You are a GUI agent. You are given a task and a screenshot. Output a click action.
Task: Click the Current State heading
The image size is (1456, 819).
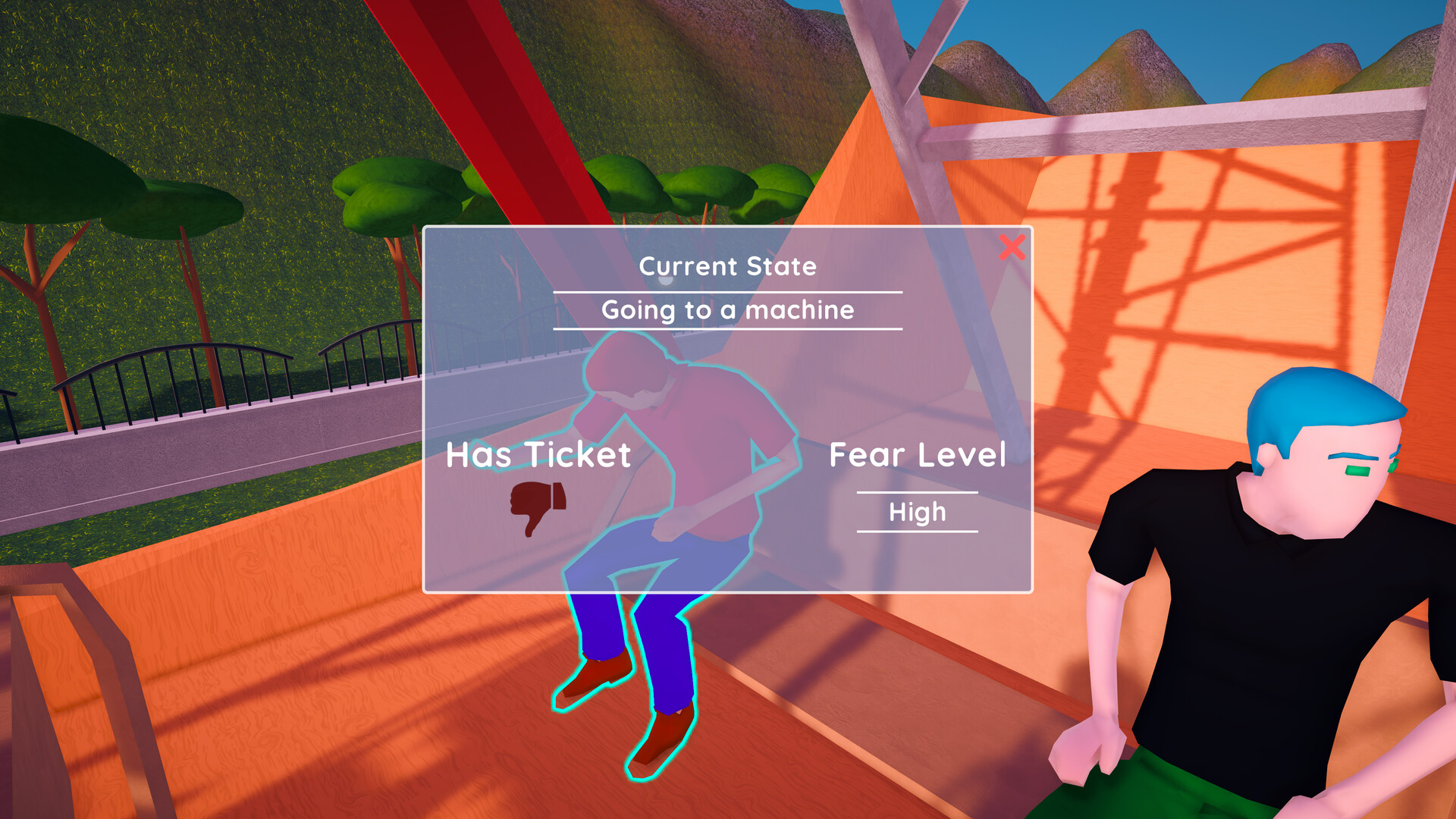click(727, 266)
